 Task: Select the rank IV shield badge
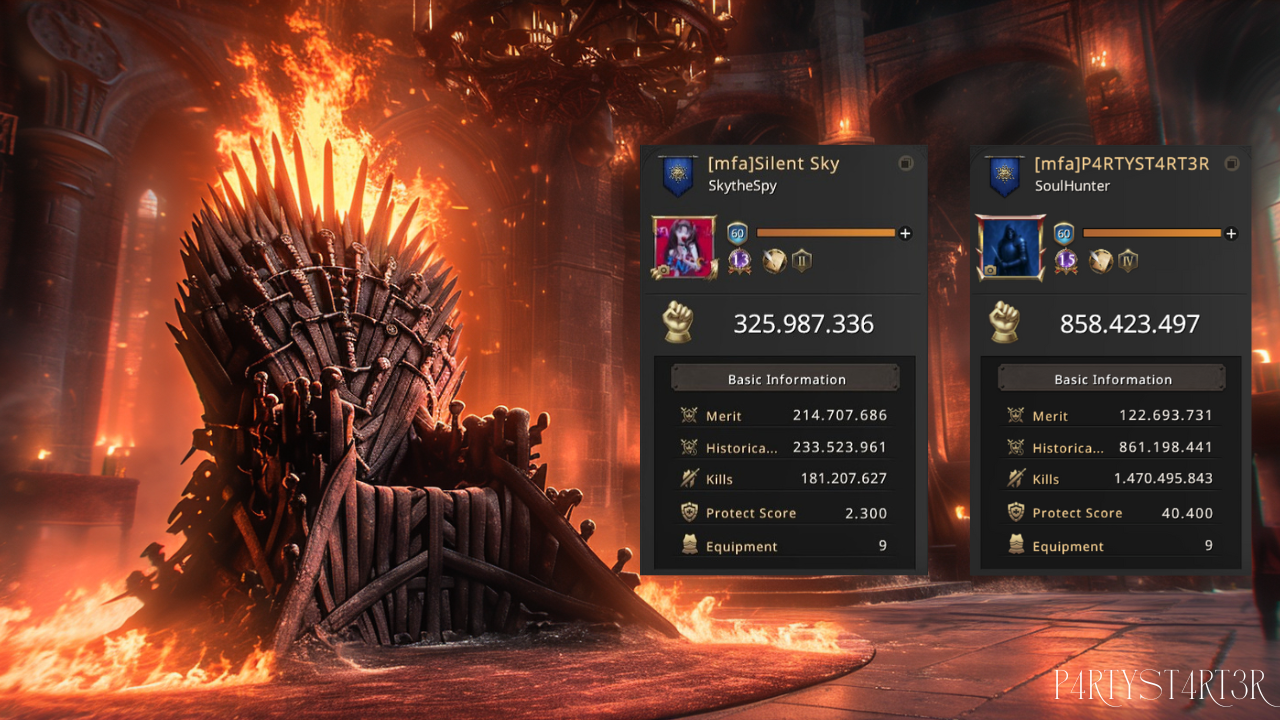click(x=1127, y=262)
